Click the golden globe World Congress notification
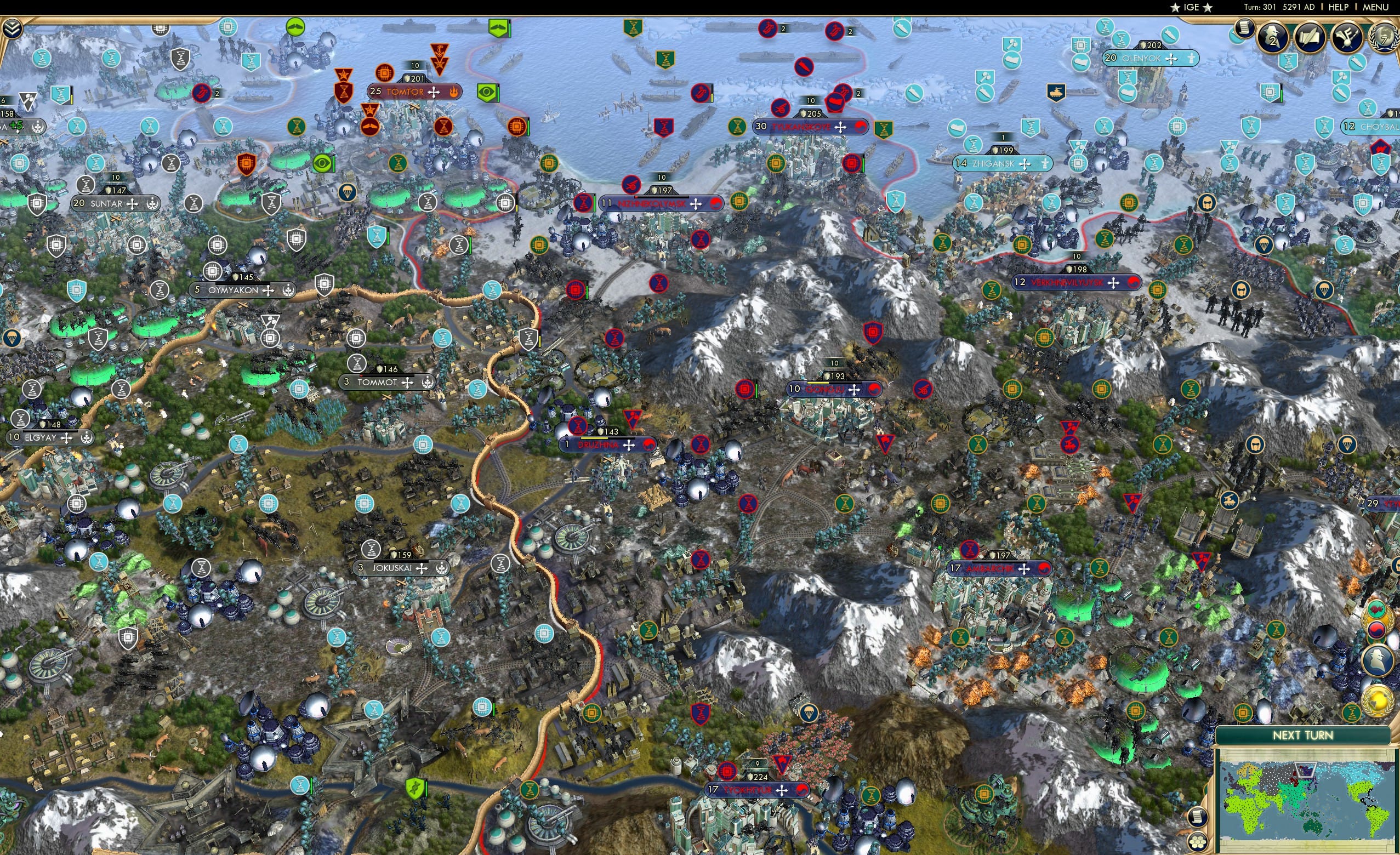The image size is (1400, 855). click(x=1378, y=699)
